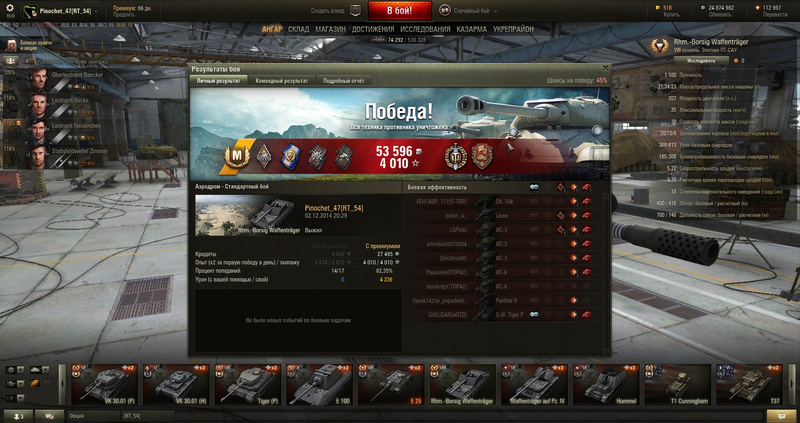The width and height of the screenshot is (800, 423).
Task: Click the red "В бой!" battle button
Action: (x=400, y=10)
